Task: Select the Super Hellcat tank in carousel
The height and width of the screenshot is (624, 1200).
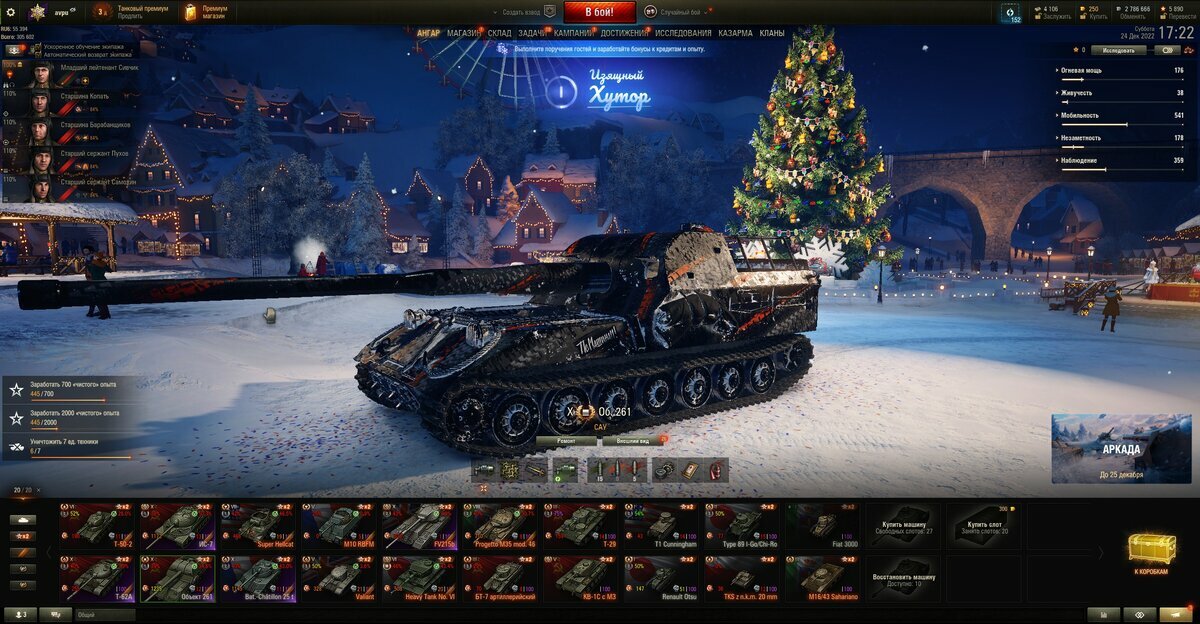Action: click(258, 525)
